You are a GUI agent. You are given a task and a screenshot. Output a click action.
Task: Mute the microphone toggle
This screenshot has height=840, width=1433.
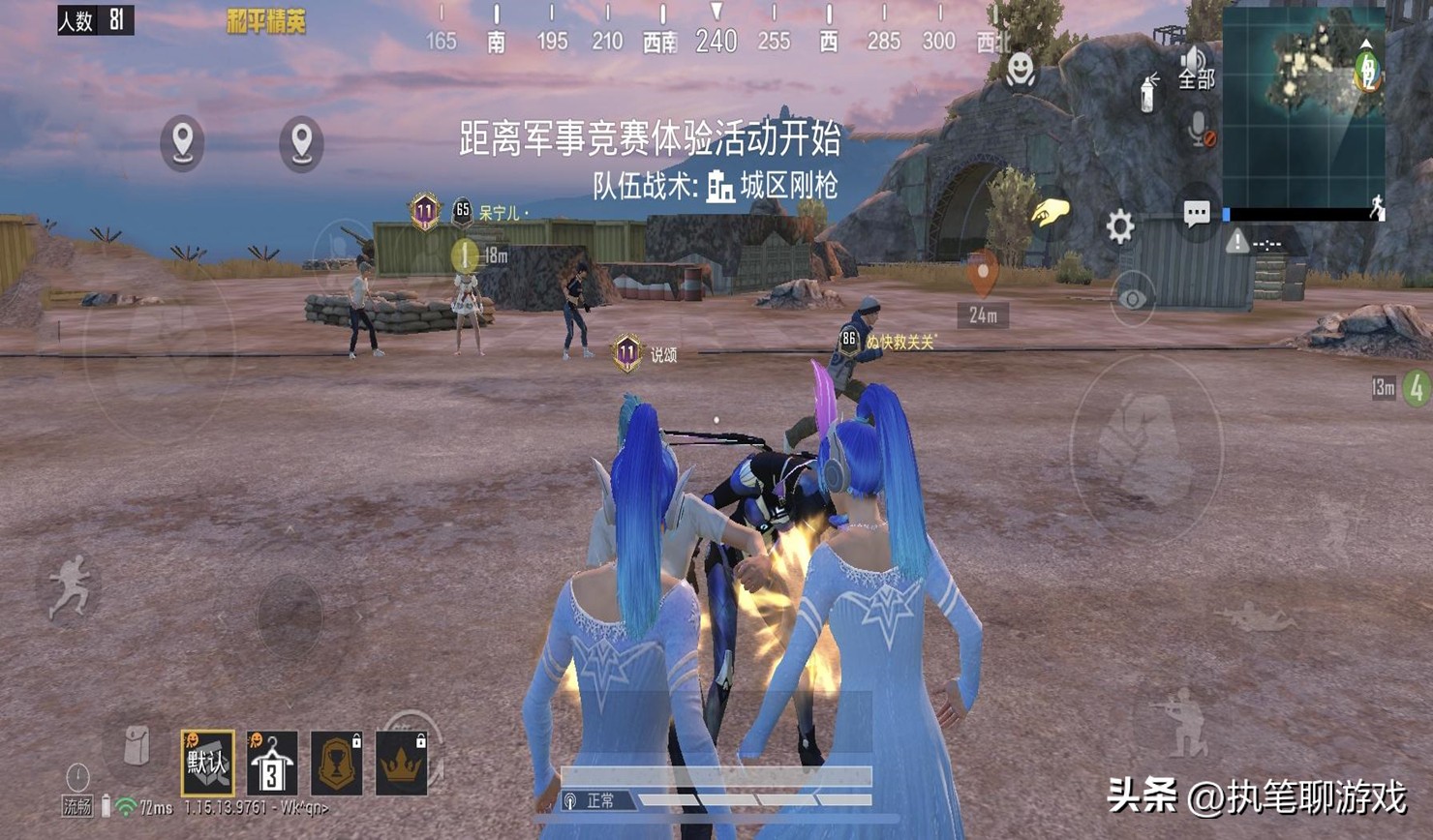[x=1196, y=126]
